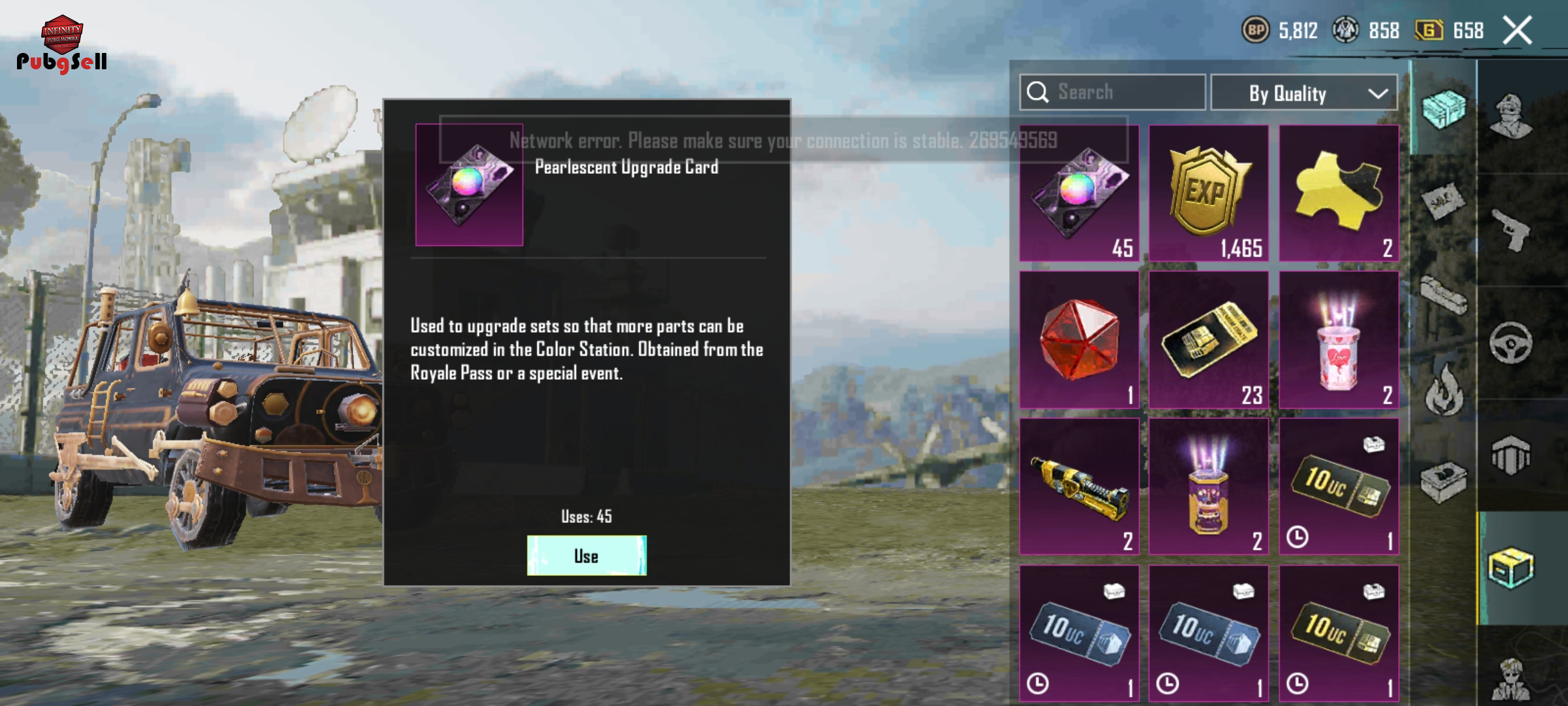1568x706 pixels.
Task: Use the Pearlescent Upgrade Card
Action: 587,556
